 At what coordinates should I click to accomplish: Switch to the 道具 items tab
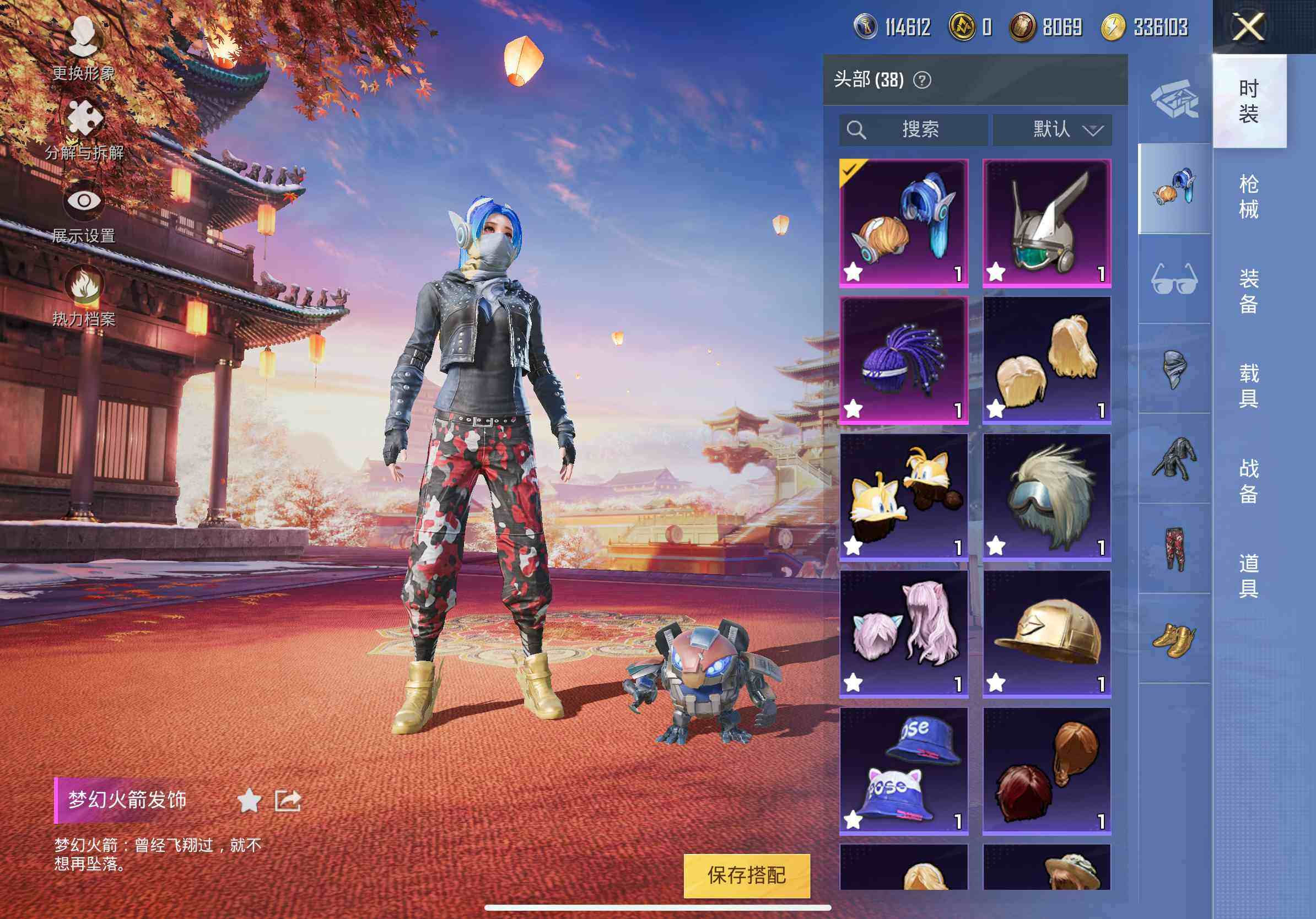point(1248,575)
